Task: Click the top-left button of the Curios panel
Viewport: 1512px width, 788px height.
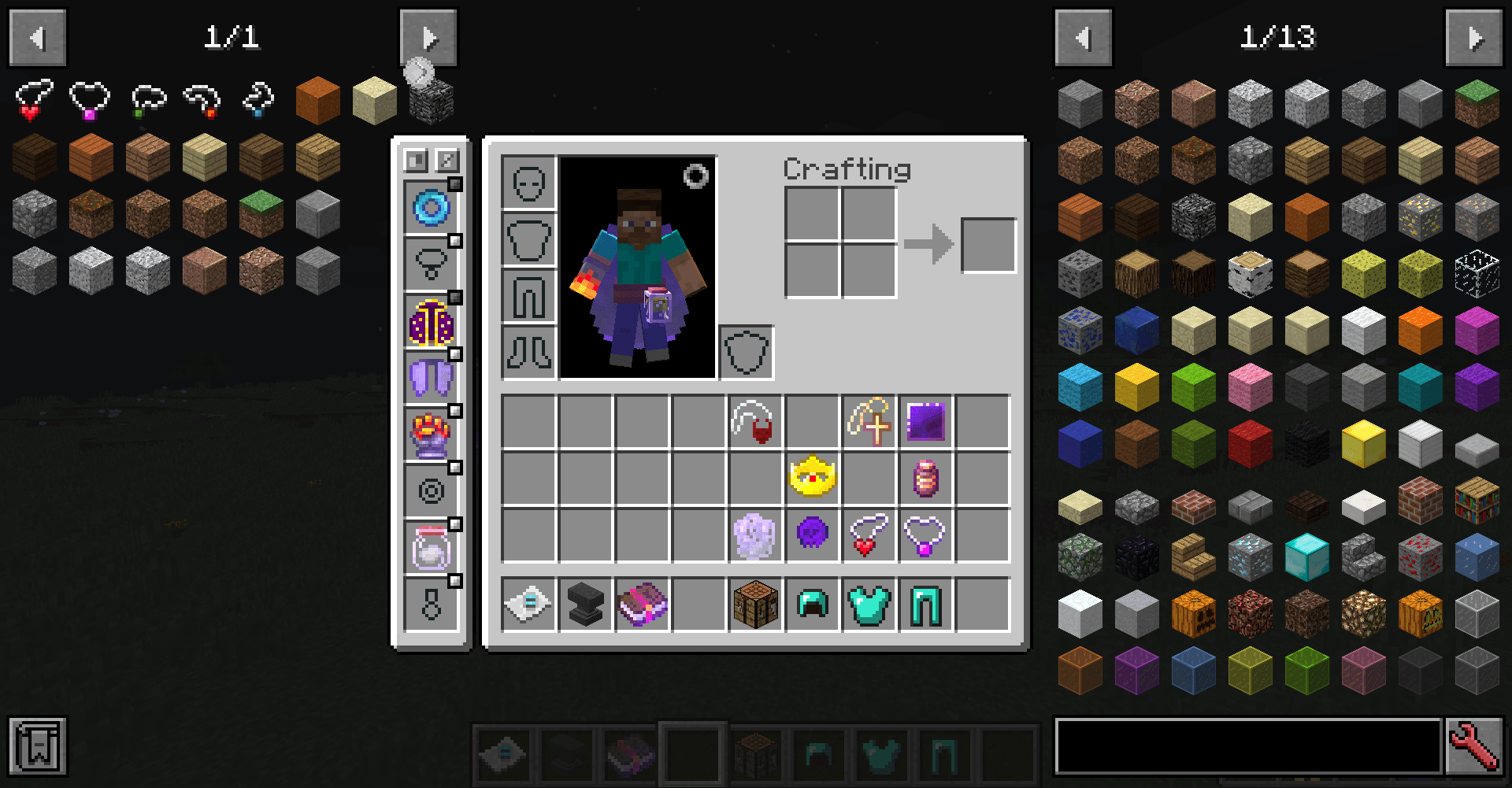Action: point(415,160)
